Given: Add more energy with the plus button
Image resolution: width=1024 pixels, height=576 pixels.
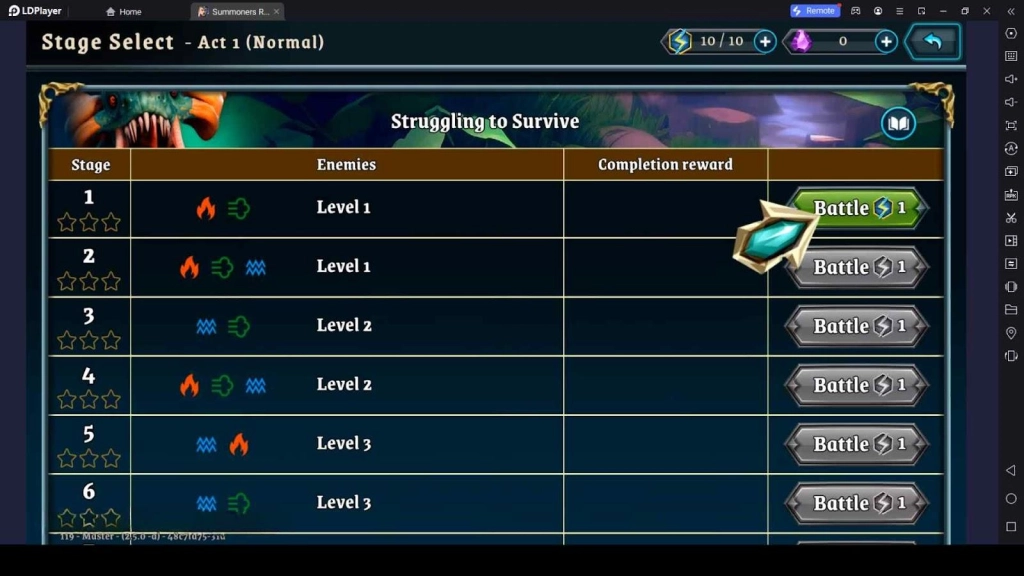Looking at the screenshot, I should [765, 41].
